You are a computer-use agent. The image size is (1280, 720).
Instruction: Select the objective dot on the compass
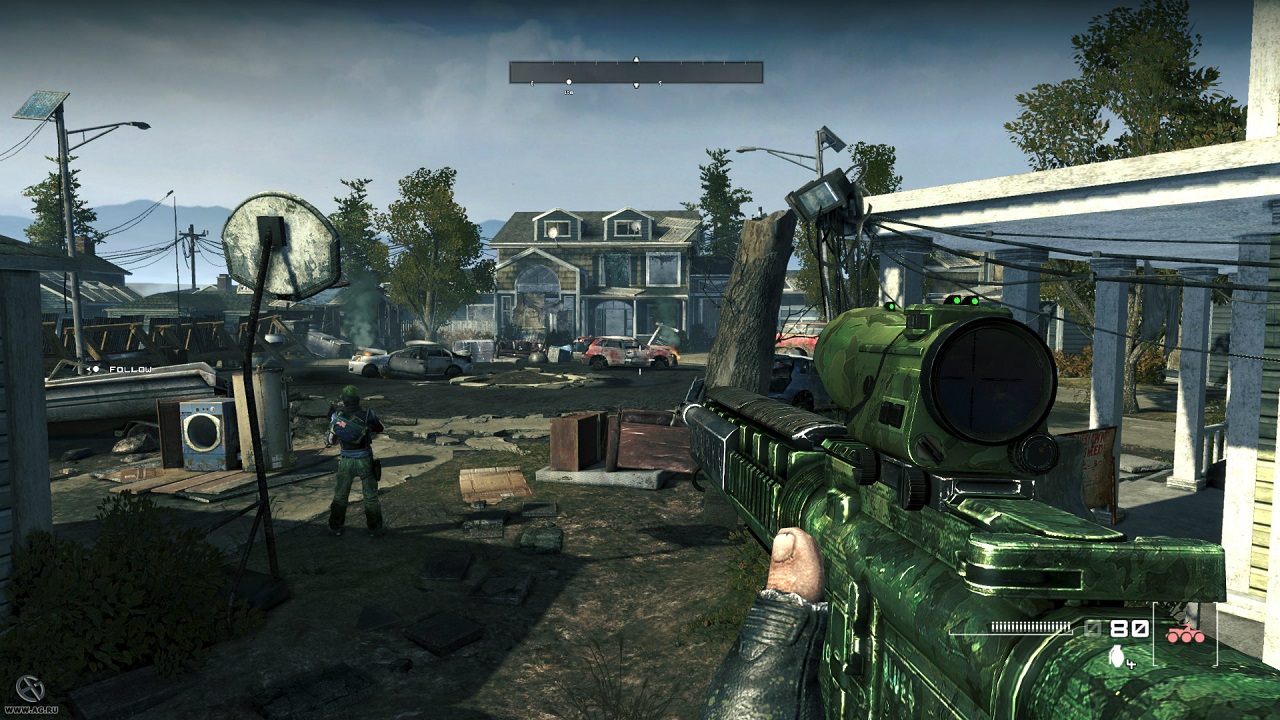569,82
